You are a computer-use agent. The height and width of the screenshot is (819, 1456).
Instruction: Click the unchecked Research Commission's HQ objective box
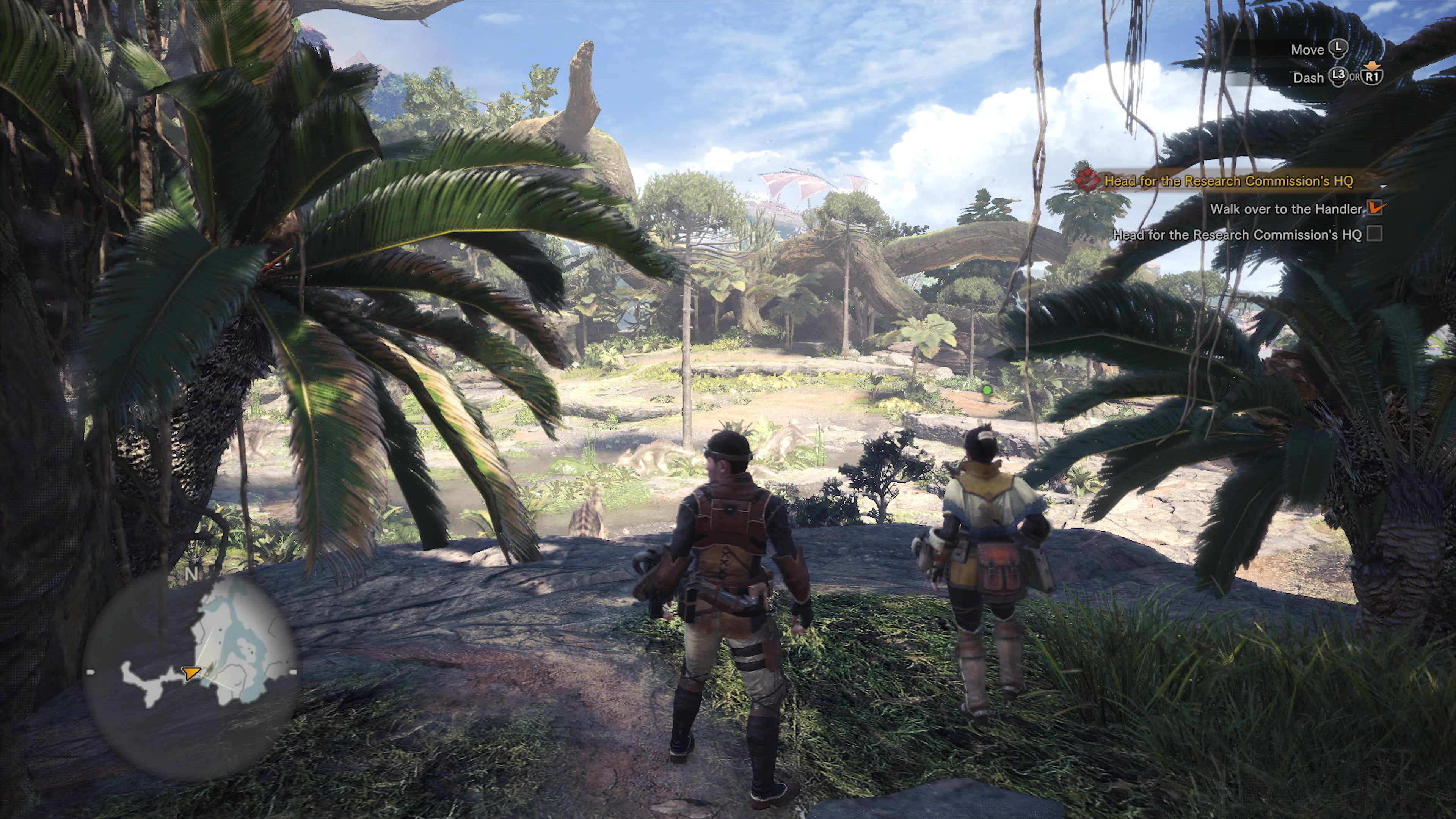click(1374, 234)
